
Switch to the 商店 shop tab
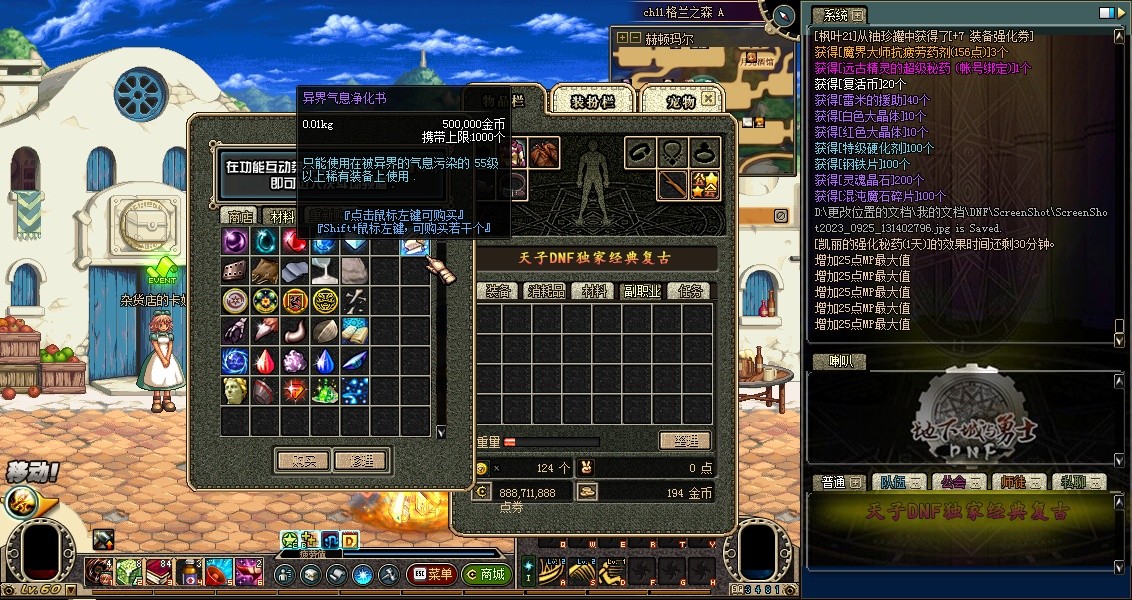240,216
